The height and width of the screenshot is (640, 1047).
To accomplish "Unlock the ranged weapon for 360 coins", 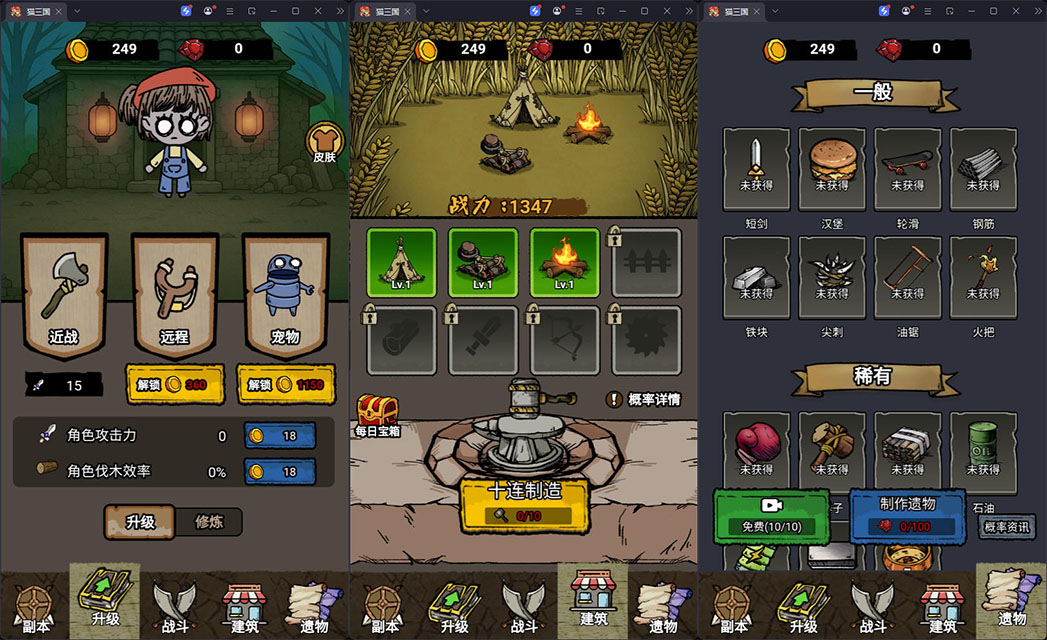I will pyautogui.click(x=174, y=385).
